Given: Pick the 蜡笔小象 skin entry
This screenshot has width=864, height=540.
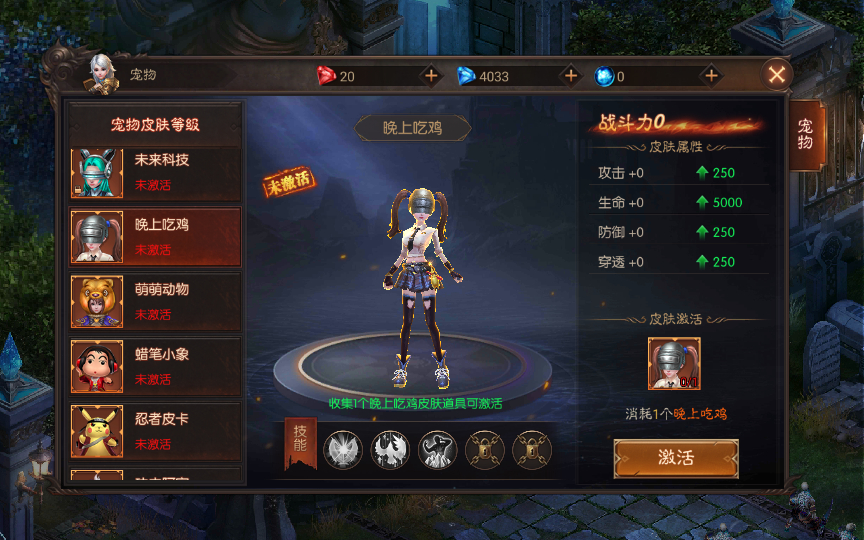Looking at the screenshot, I should coord(155,366).
